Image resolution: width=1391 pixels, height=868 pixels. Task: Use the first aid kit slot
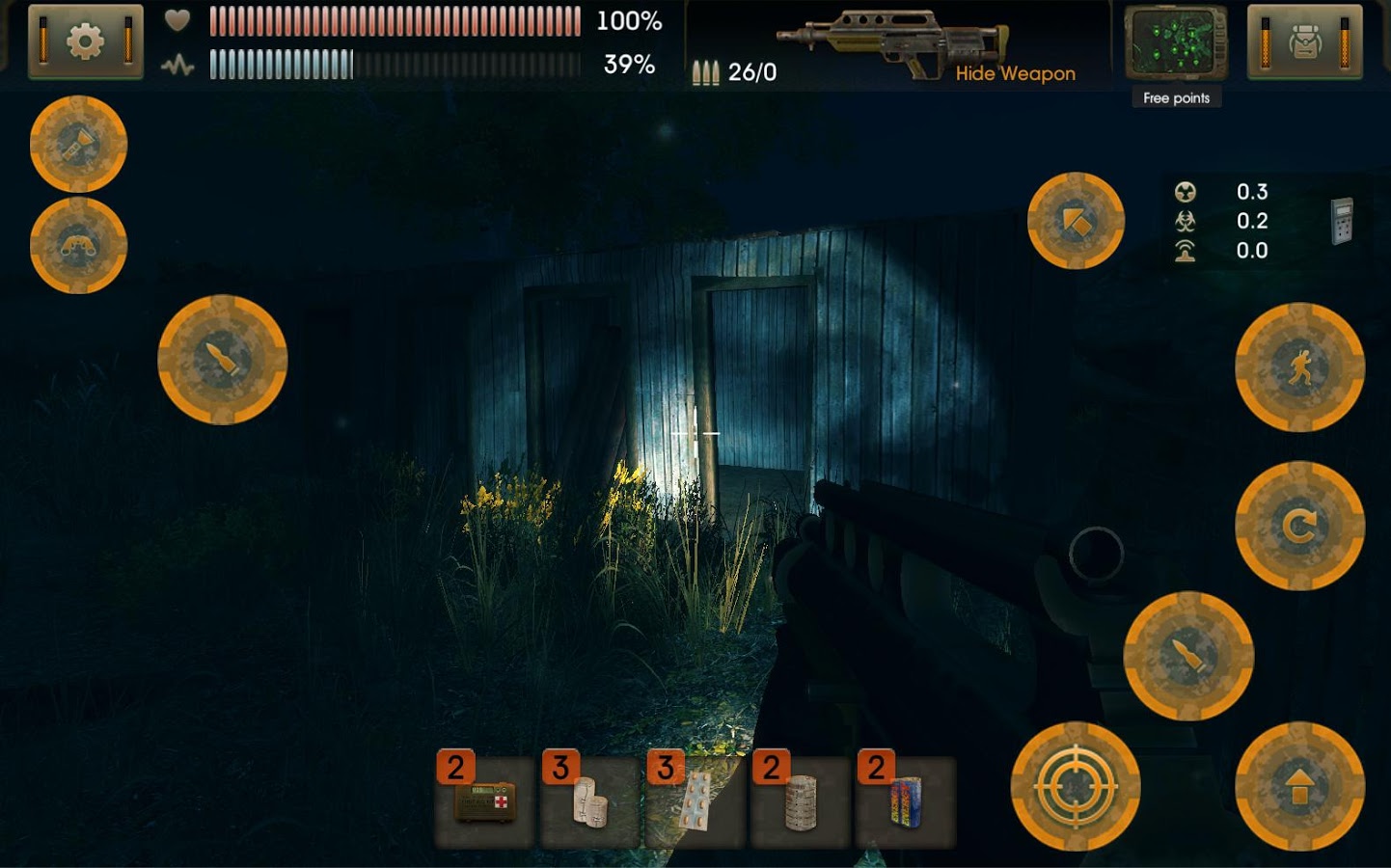click(x=484, y=801)
